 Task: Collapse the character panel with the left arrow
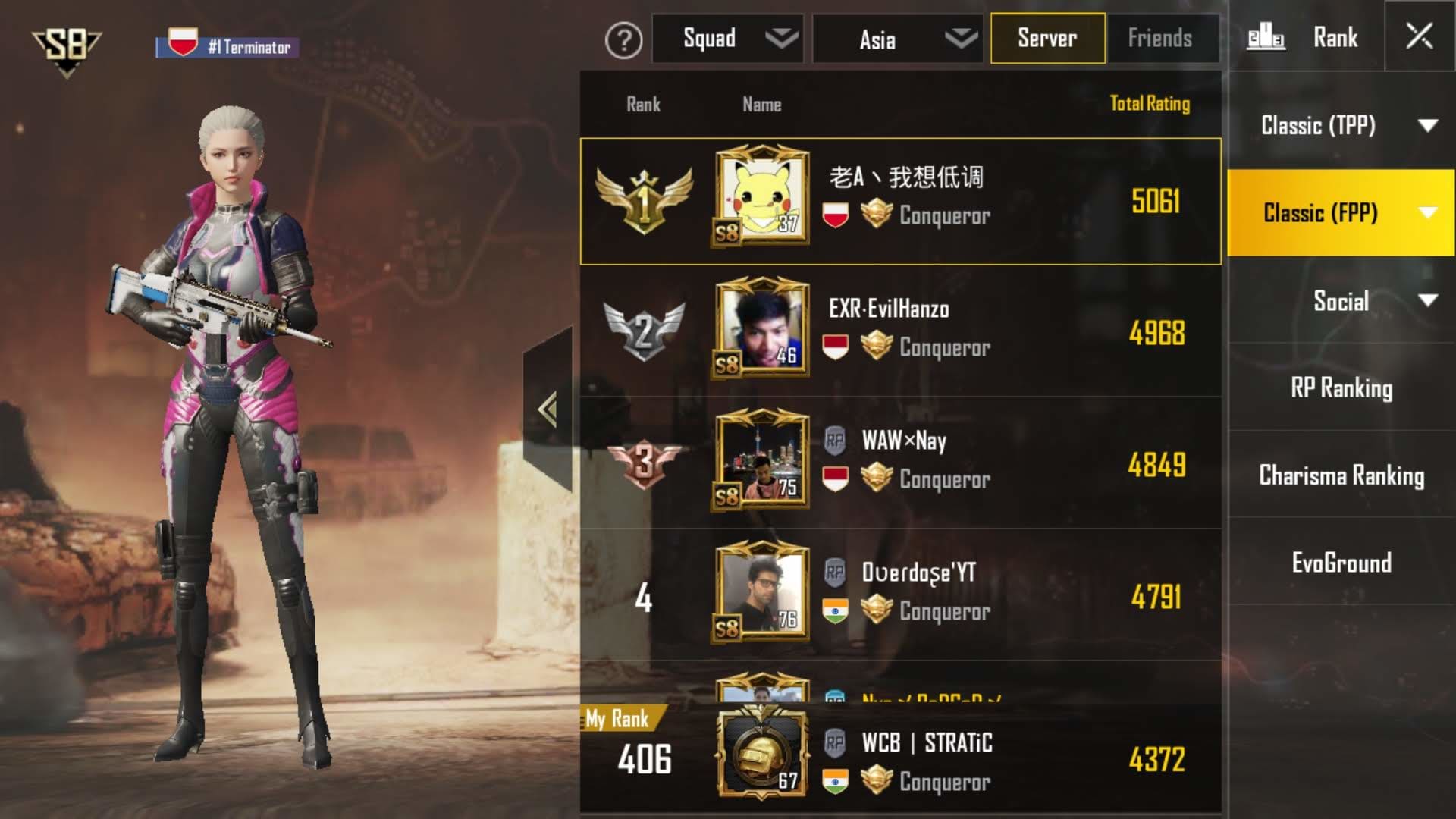548,409
